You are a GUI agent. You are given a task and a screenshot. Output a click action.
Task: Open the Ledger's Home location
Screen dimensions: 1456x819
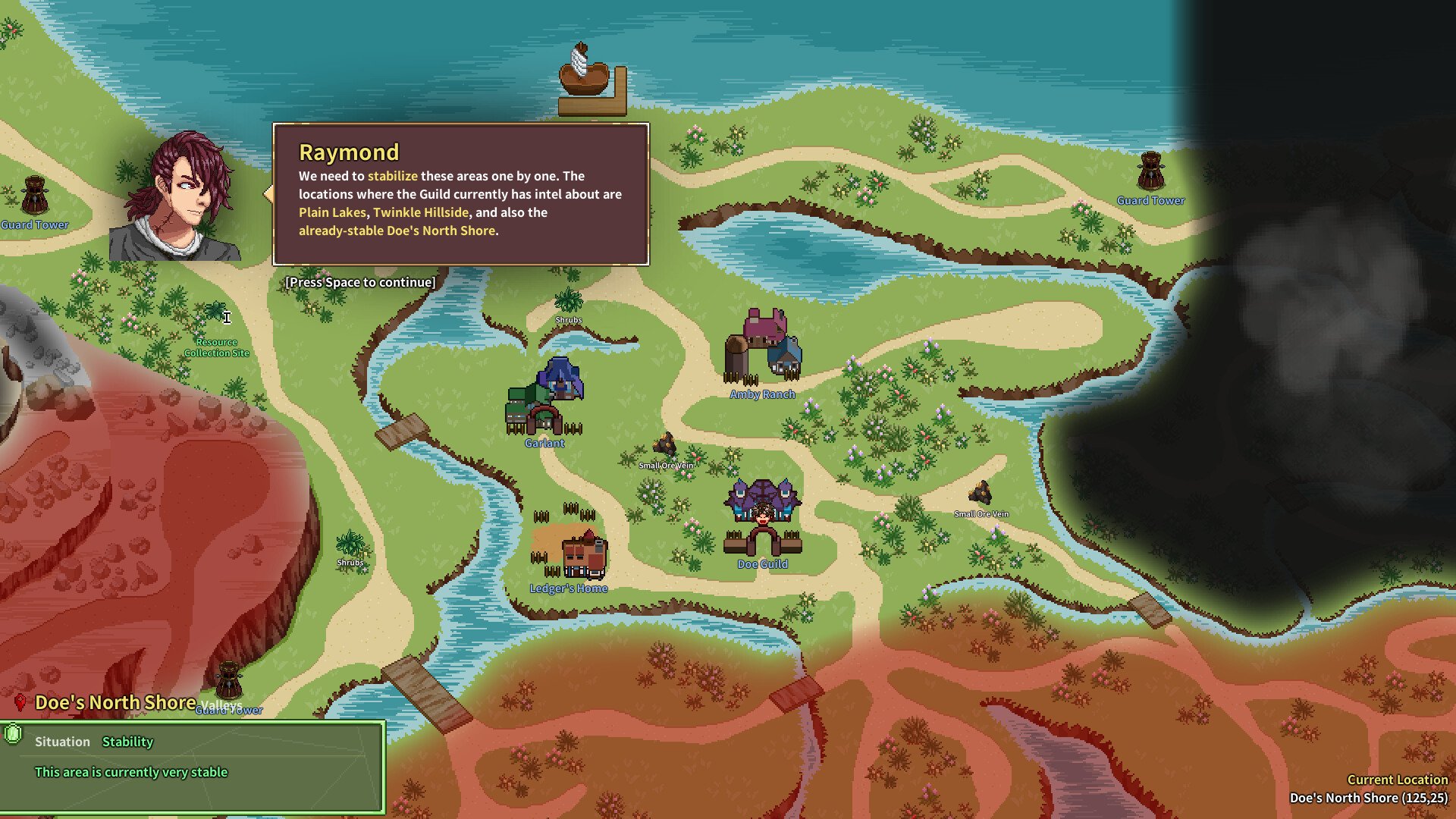point(582,554)
